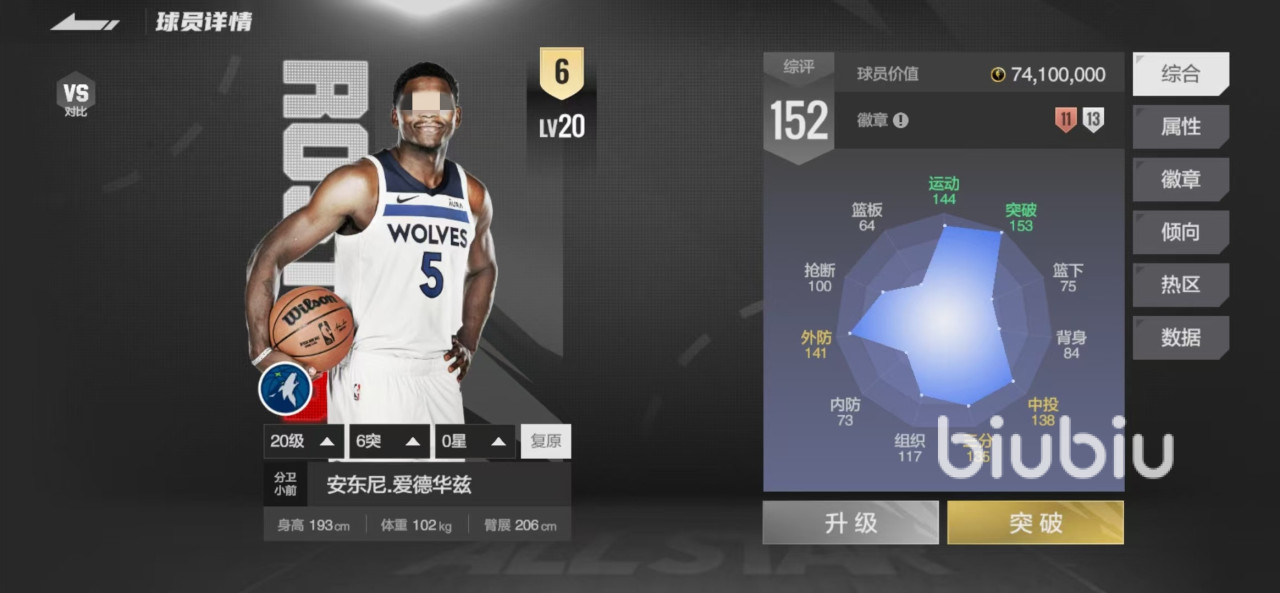Show the 倾向 tendencies tab
The height and width of the screenshot is (593, 1280).
click(1180, 232)
